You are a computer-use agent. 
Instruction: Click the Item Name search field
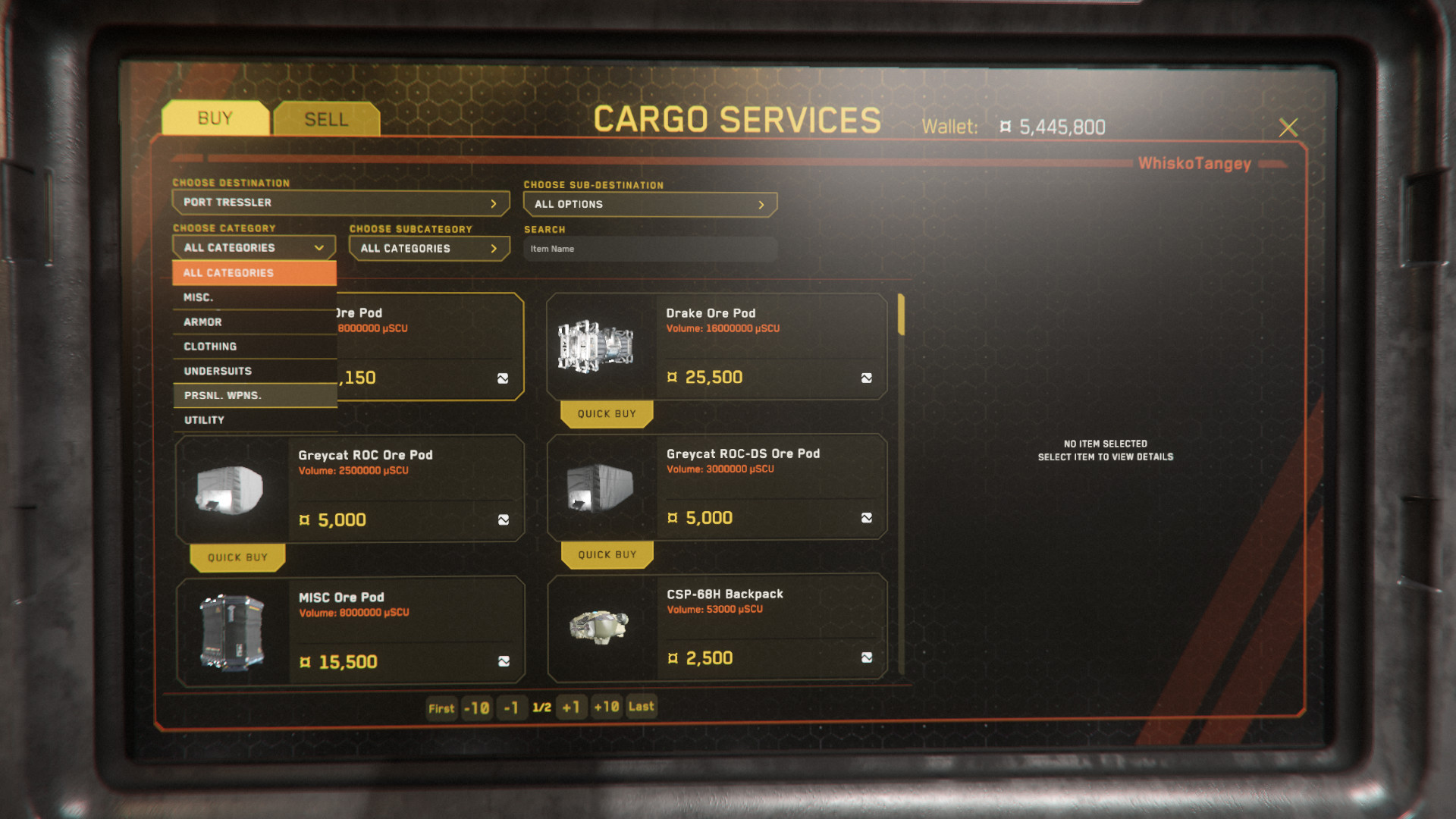(649, 248)
